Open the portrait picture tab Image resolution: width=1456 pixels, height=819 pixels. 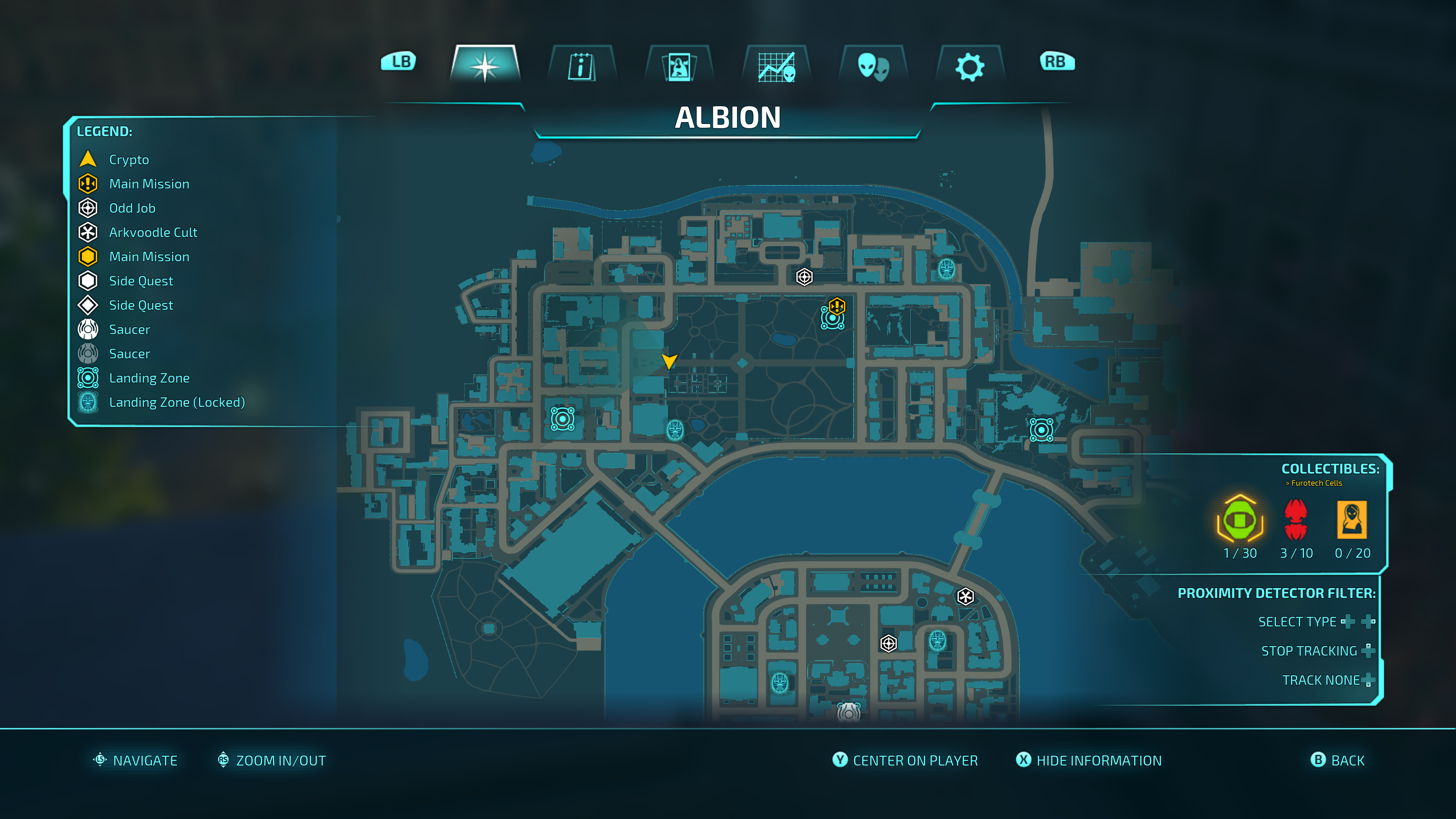(x=679, y=66)
